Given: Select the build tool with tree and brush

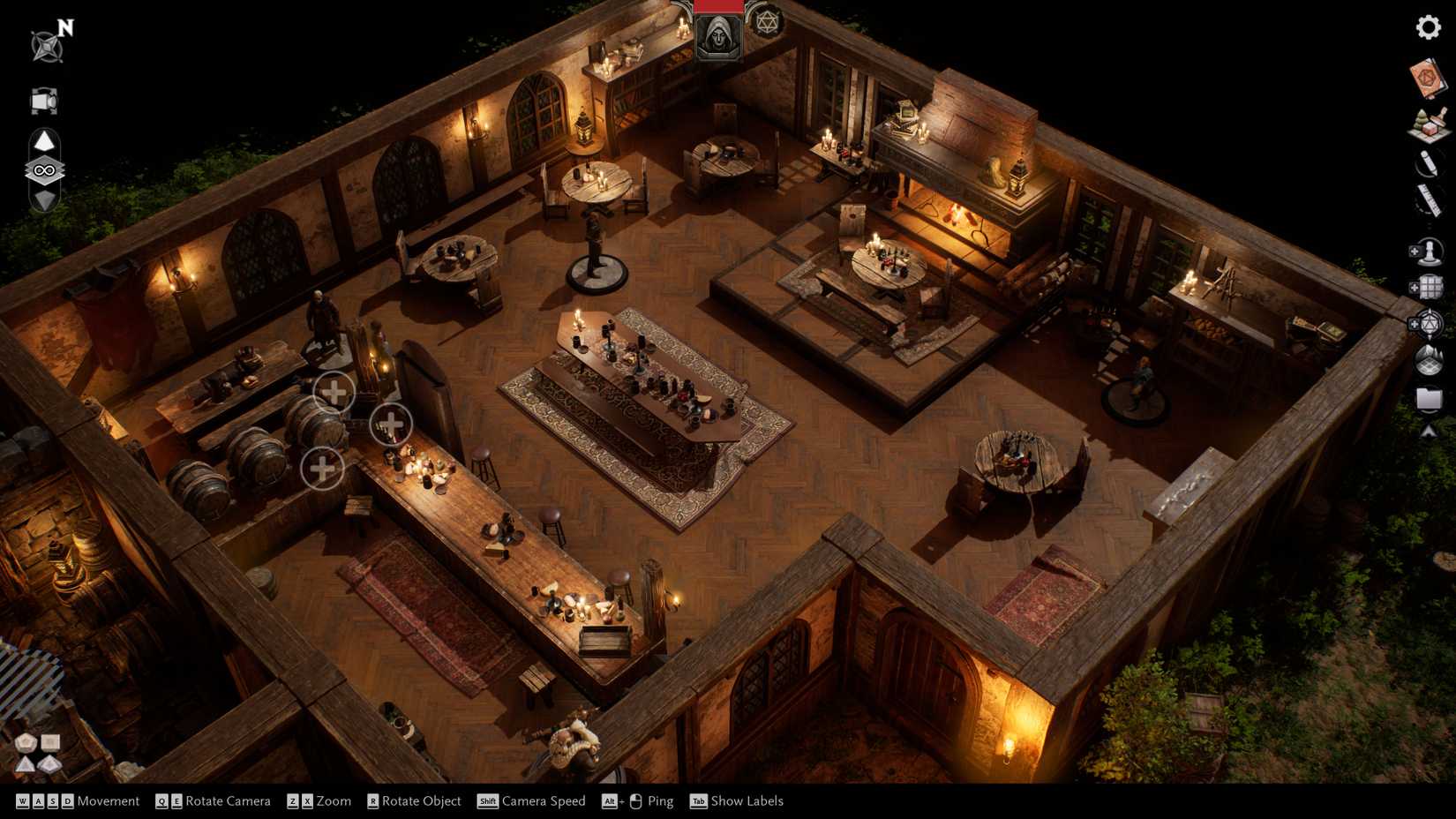Looking at the screenshot, I should 1429,124.
